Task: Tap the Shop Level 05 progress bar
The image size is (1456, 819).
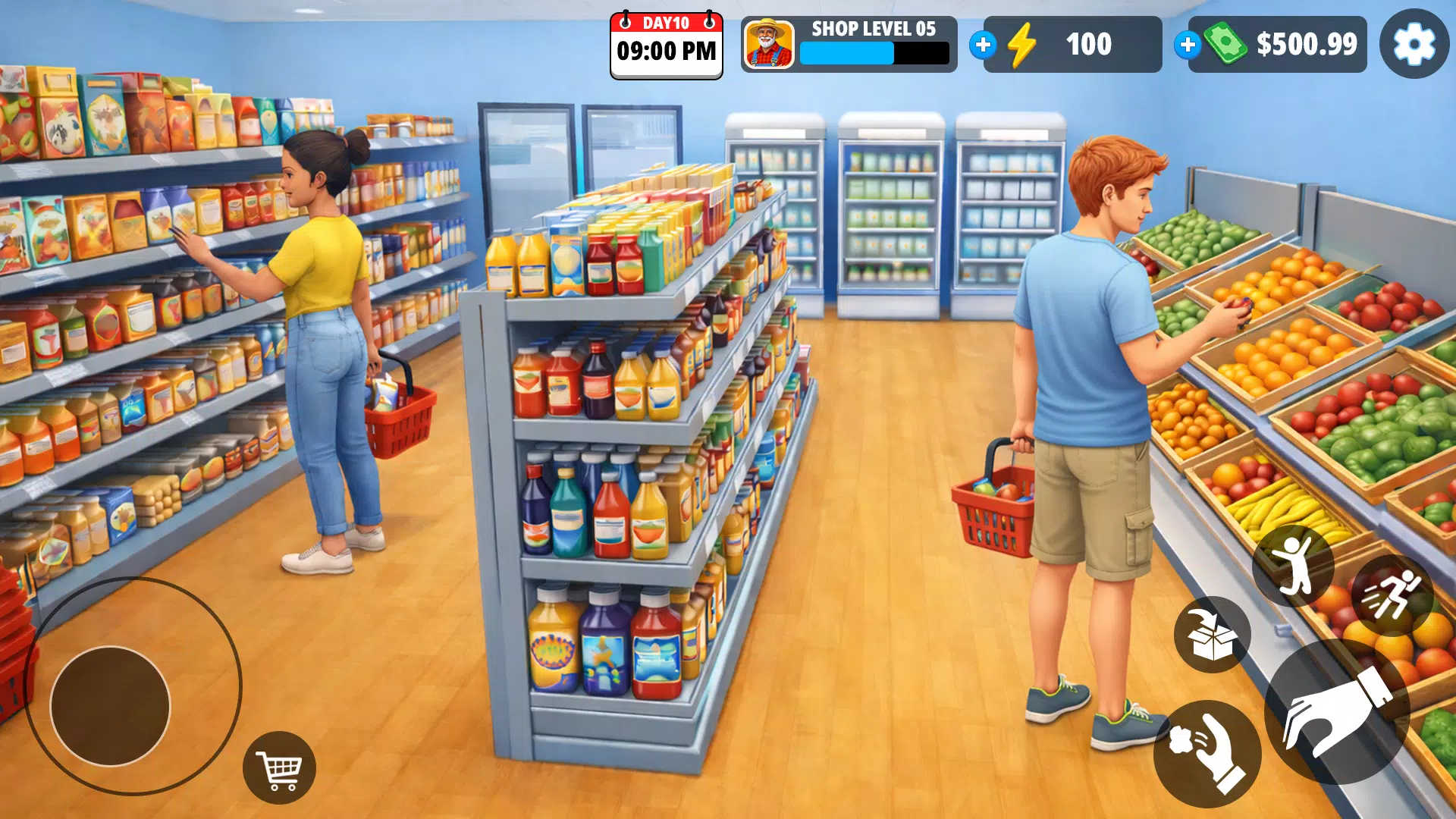Action: 872,55
